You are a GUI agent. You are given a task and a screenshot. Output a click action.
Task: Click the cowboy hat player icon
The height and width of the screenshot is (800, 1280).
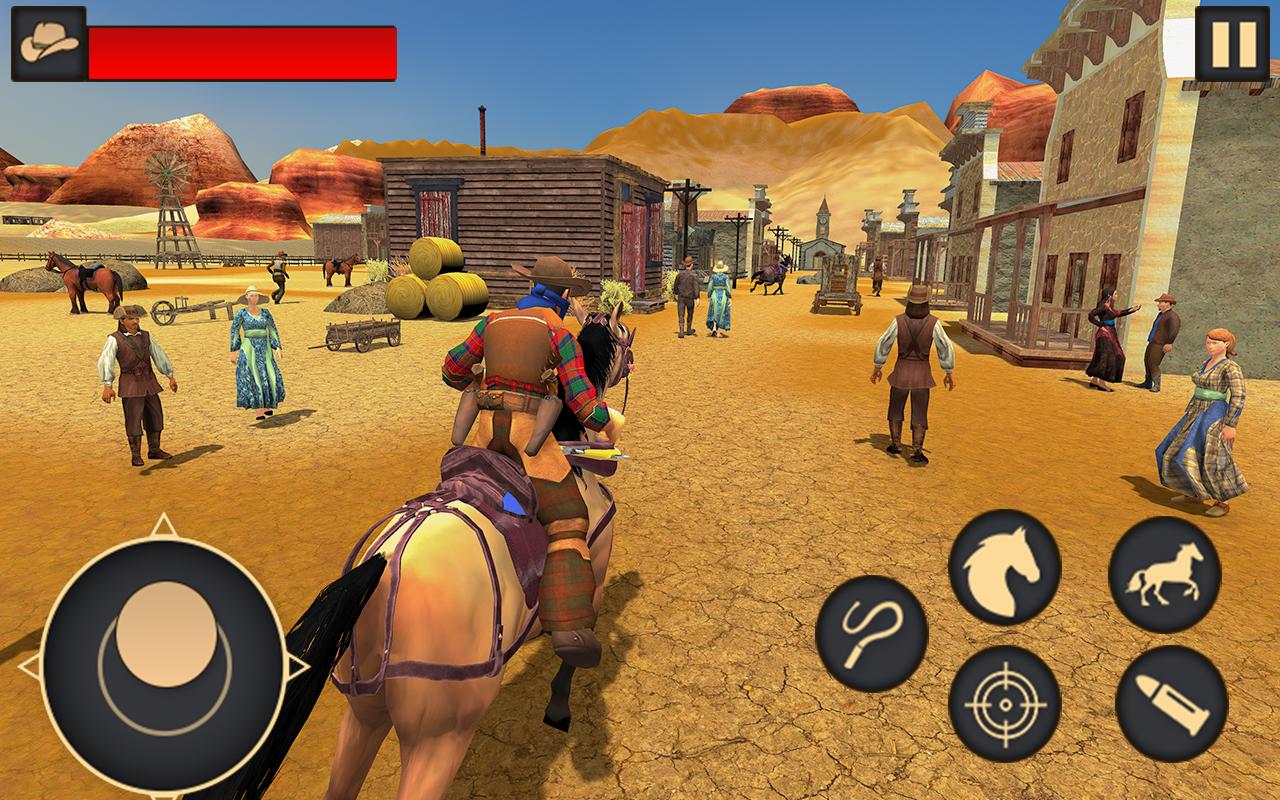(x=47, y=43)
